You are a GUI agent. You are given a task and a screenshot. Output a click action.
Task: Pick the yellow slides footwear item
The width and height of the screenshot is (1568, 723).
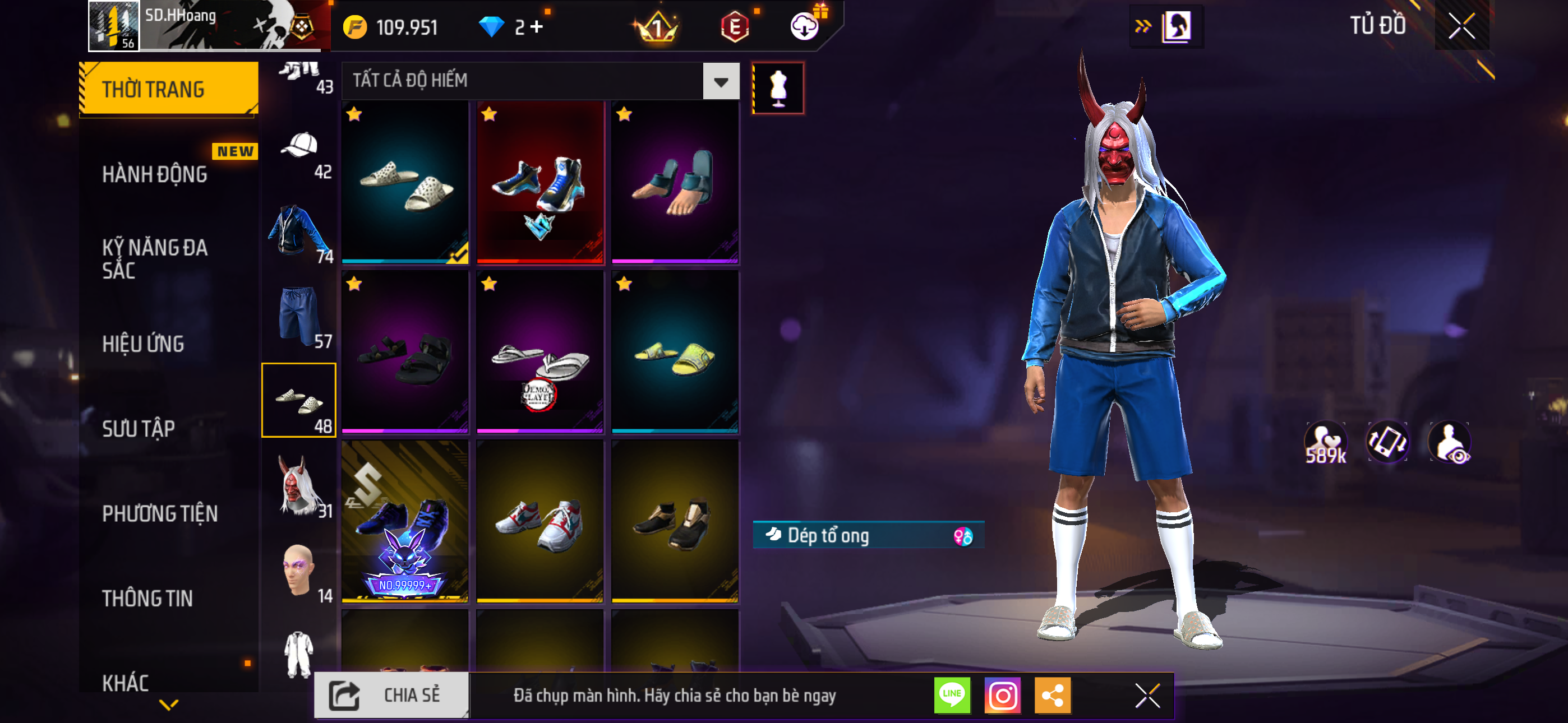point(675,353)
